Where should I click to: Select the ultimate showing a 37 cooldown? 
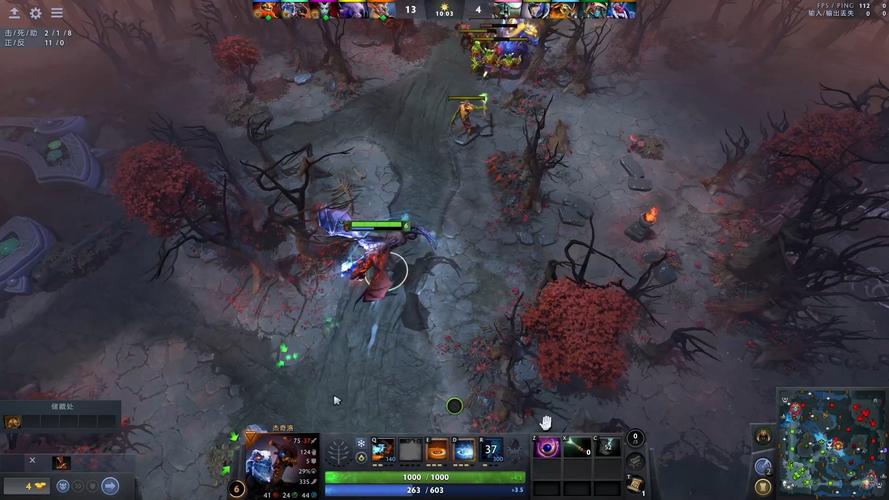click(492, 450)
